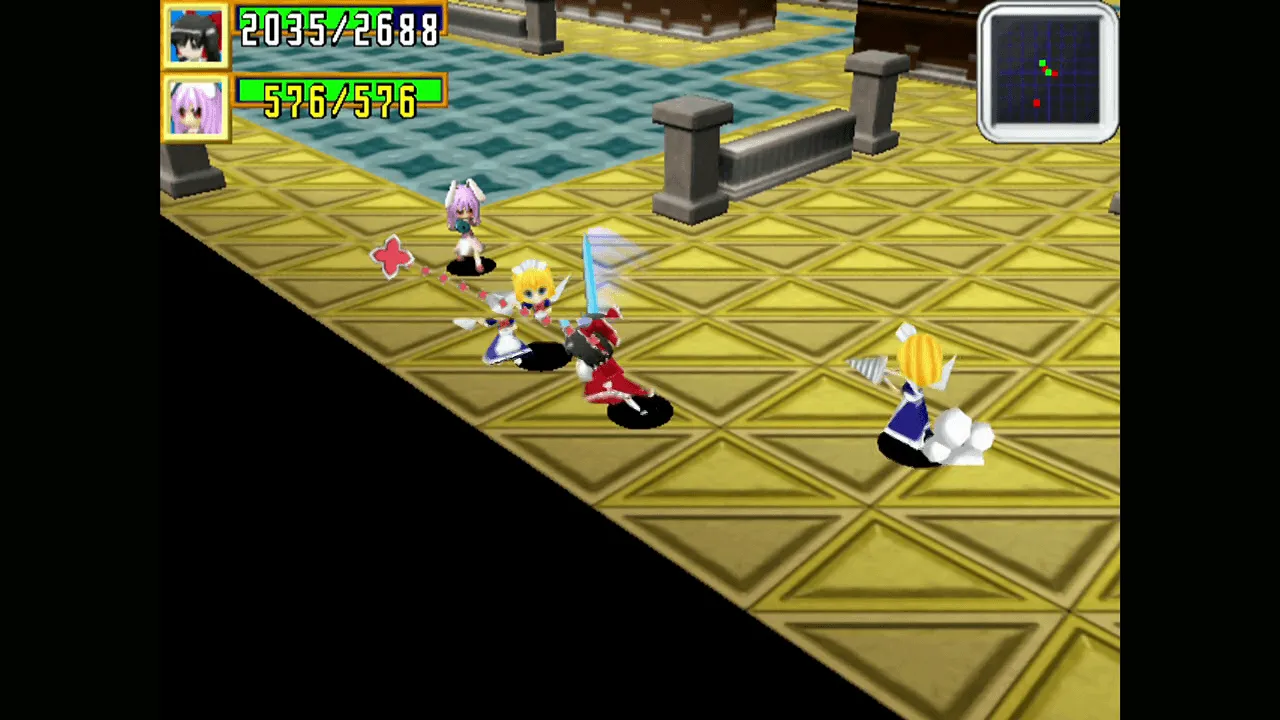The width and height of the screenshot is (1280, 720).
Task: Select the purple-haired partner portrait icon
Action: pos(196,105)
